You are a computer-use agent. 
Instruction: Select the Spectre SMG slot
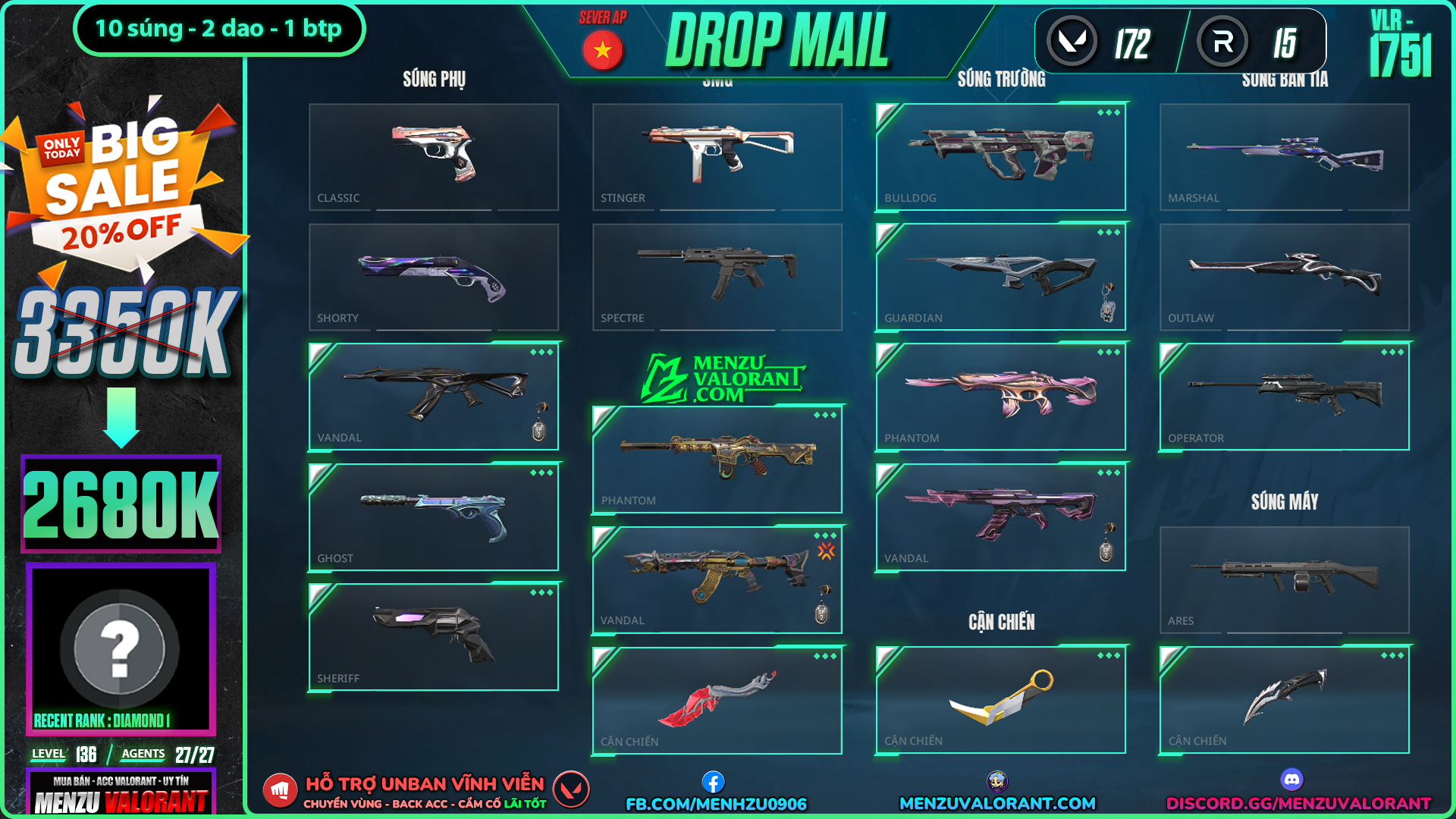[717, 277]
